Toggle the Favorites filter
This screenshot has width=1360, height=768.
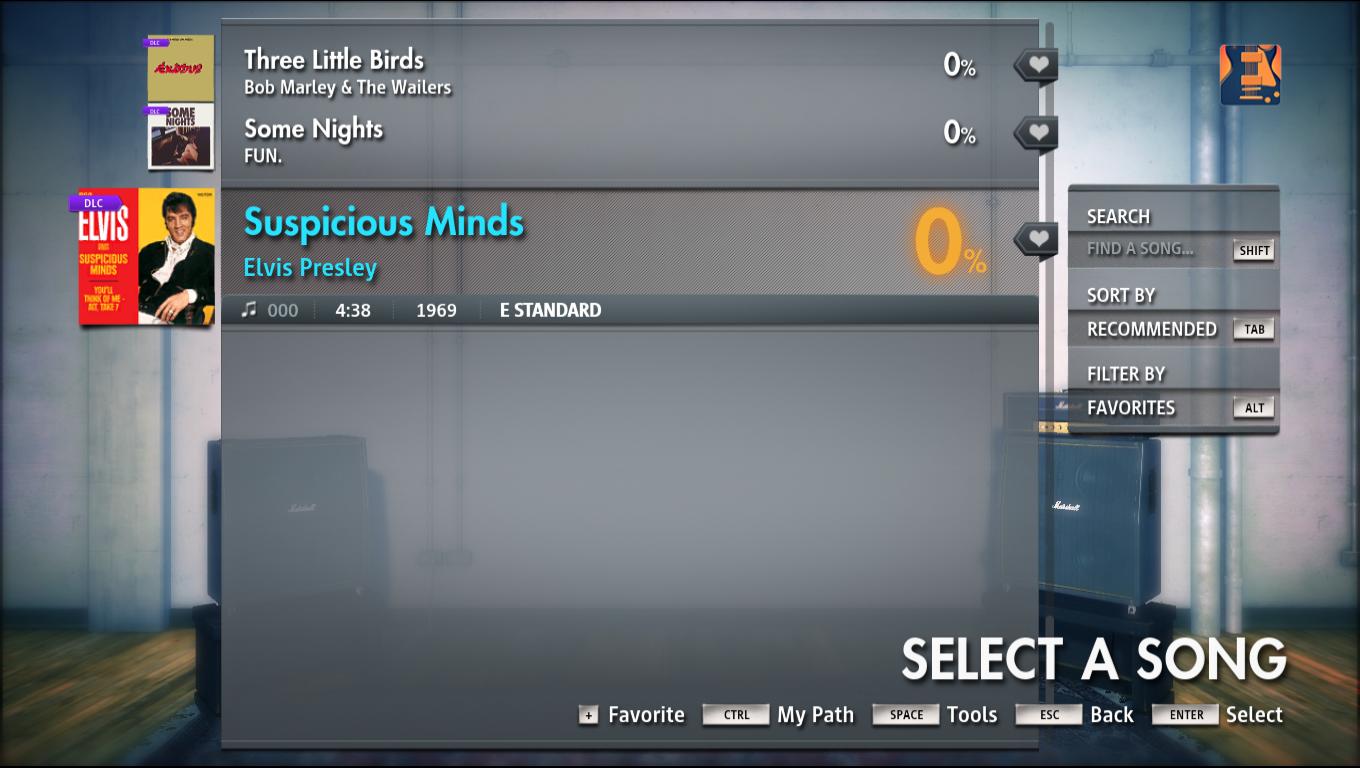[x=1130, y=407]
